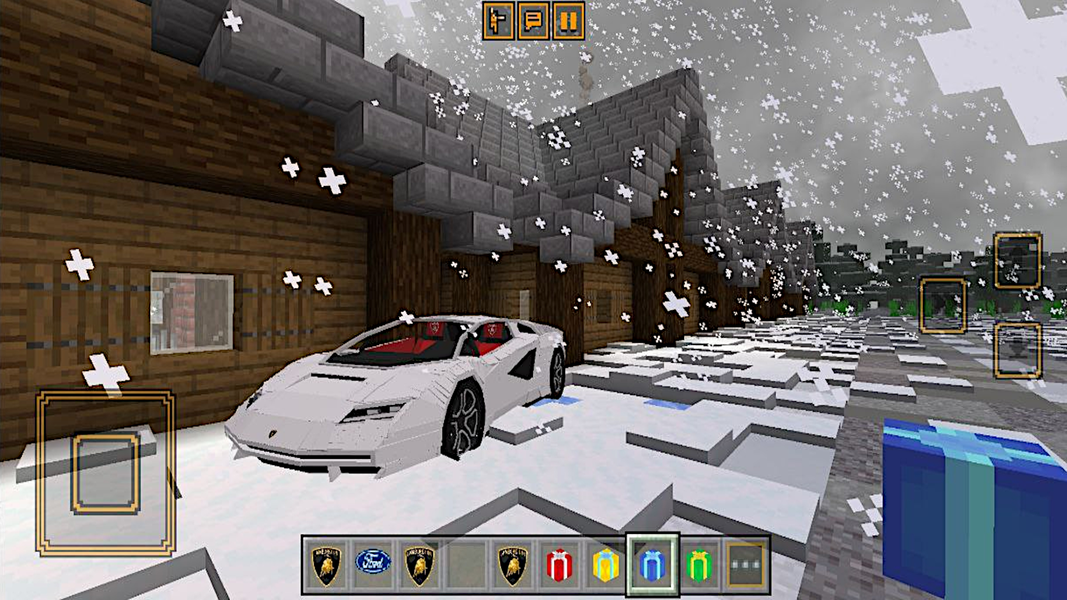Select the Ford logo hotbar slot
Viewport: 1067px width, 600px height.
[373, 566]
